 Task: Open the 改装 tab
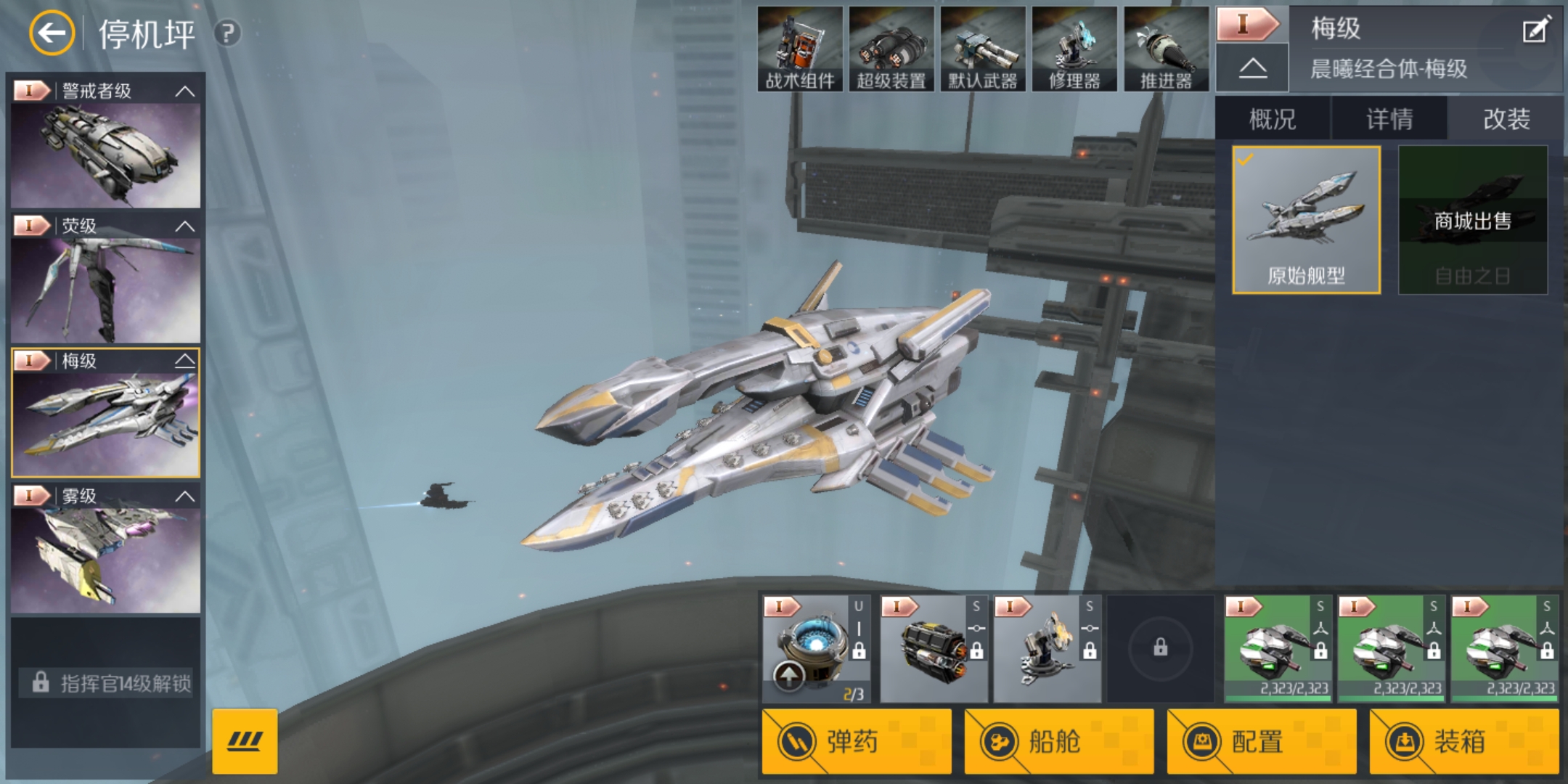[1506, 119]
